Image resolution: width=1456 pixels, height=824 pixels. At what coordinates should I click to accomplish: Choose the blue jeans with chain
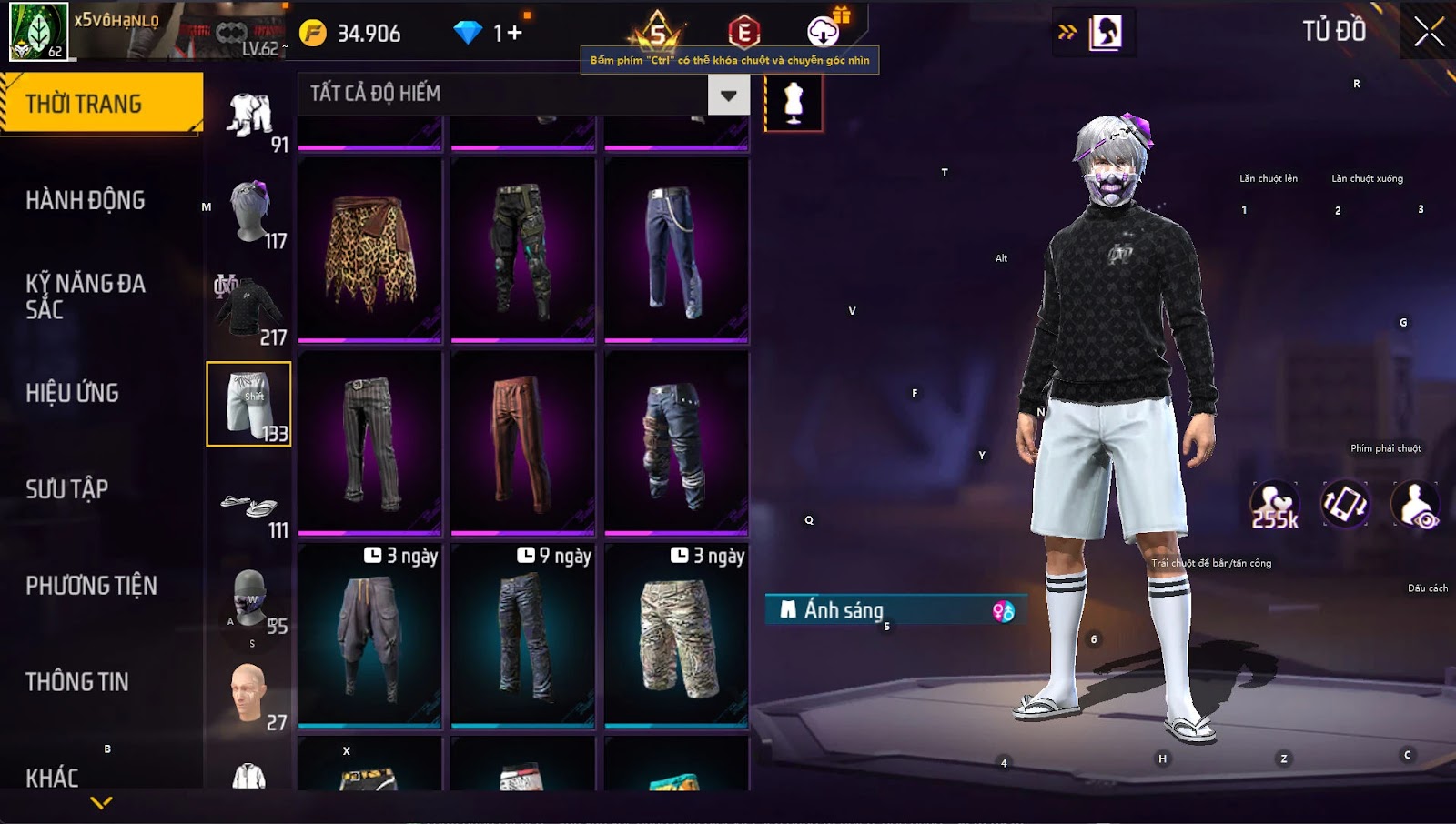[x=676, y=250]
